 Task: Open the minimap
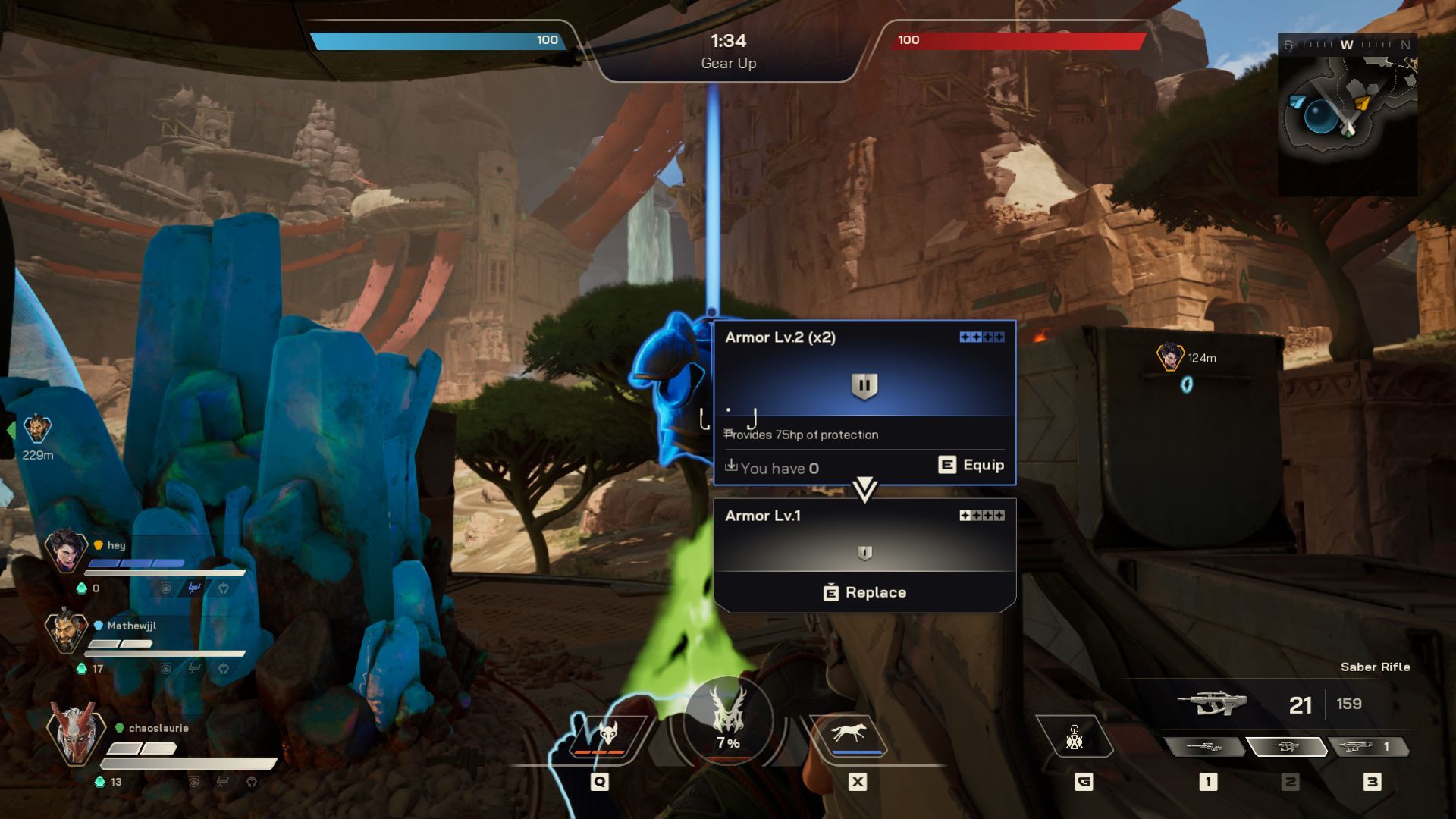click(x=1348, y=114)
